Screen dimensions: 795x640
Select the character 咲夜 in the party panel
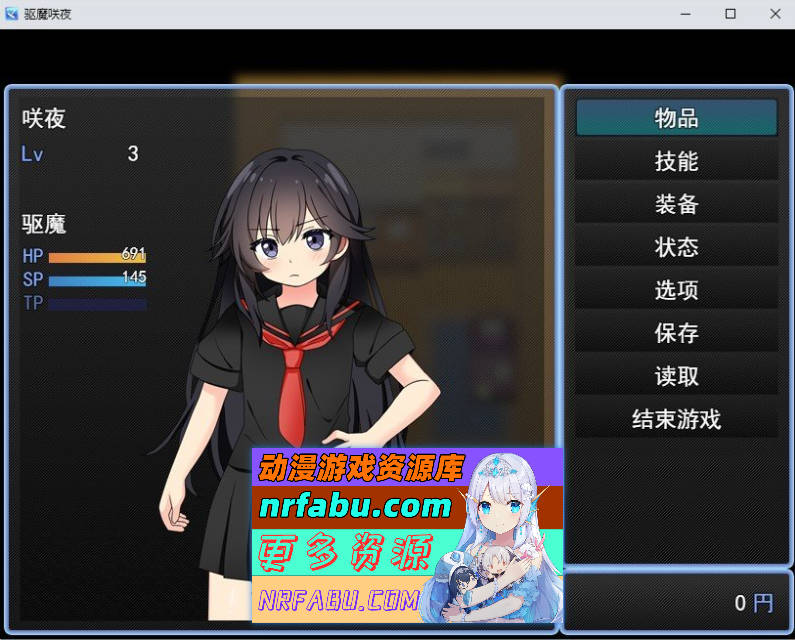[x=280, y=300]
